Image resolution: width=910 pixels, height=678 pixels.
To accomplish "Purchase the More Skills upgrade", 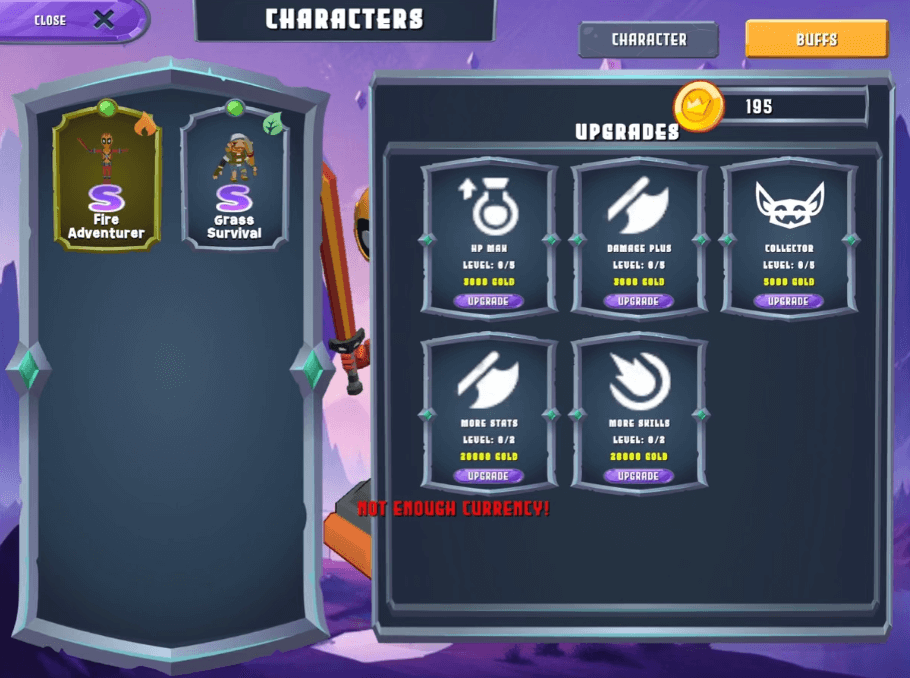I will click(638, 476).
